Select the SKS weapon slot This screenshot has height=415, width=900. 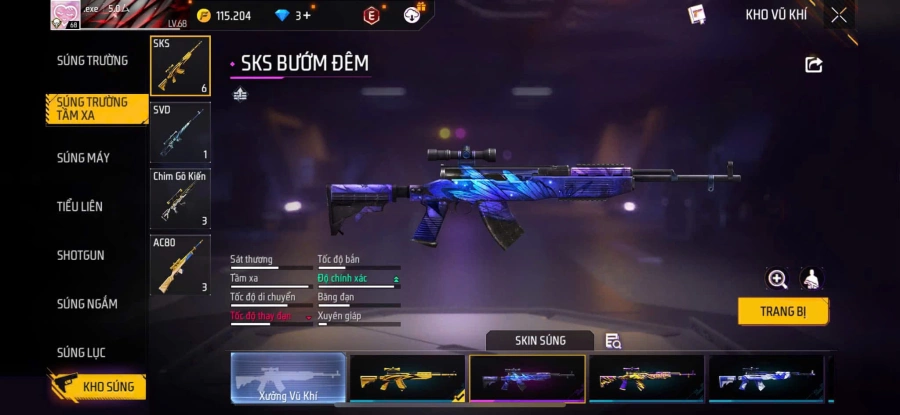180,66
